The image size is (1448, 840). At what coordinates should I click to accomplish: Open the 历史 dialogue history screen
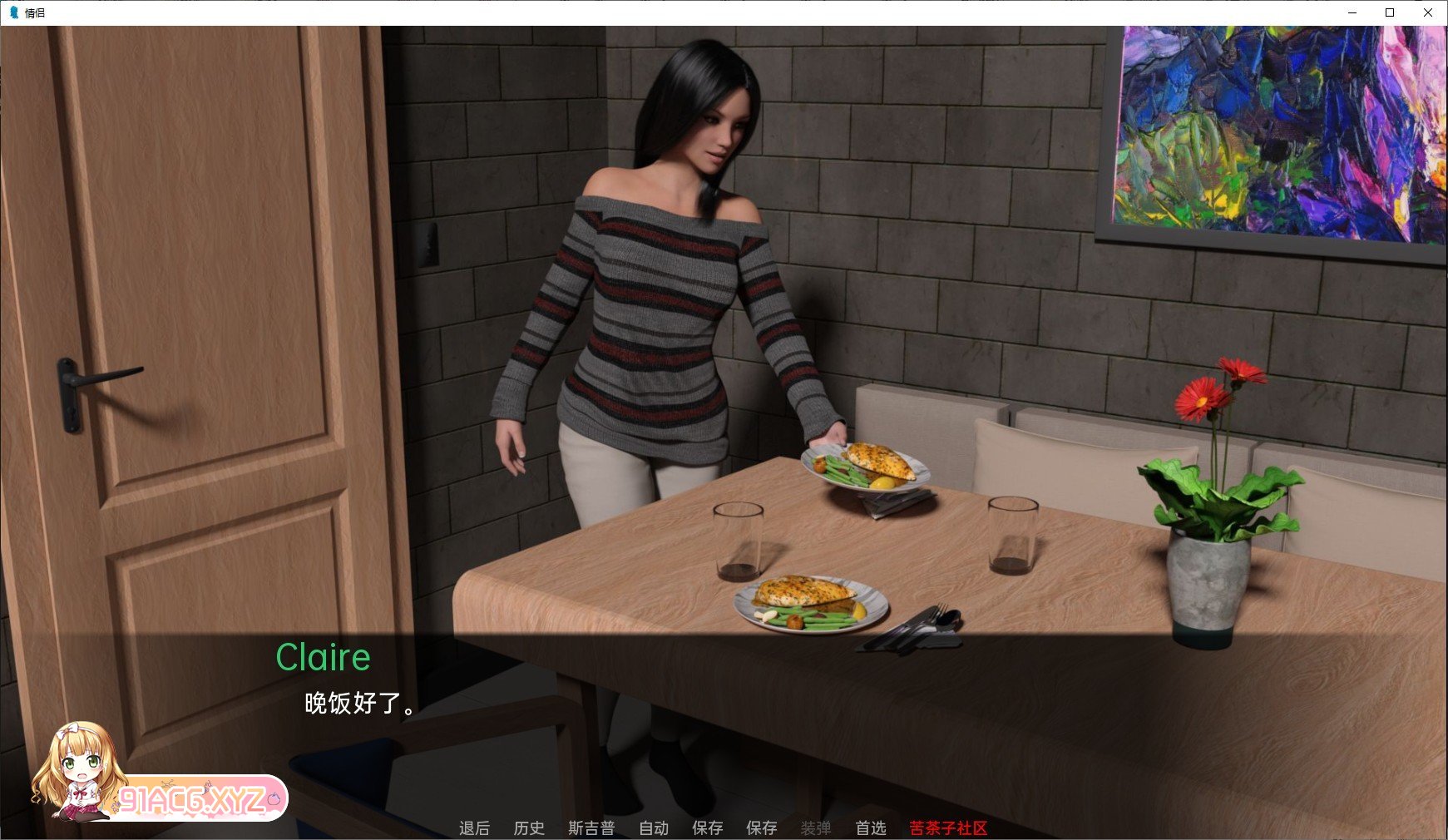click(528, 828)
